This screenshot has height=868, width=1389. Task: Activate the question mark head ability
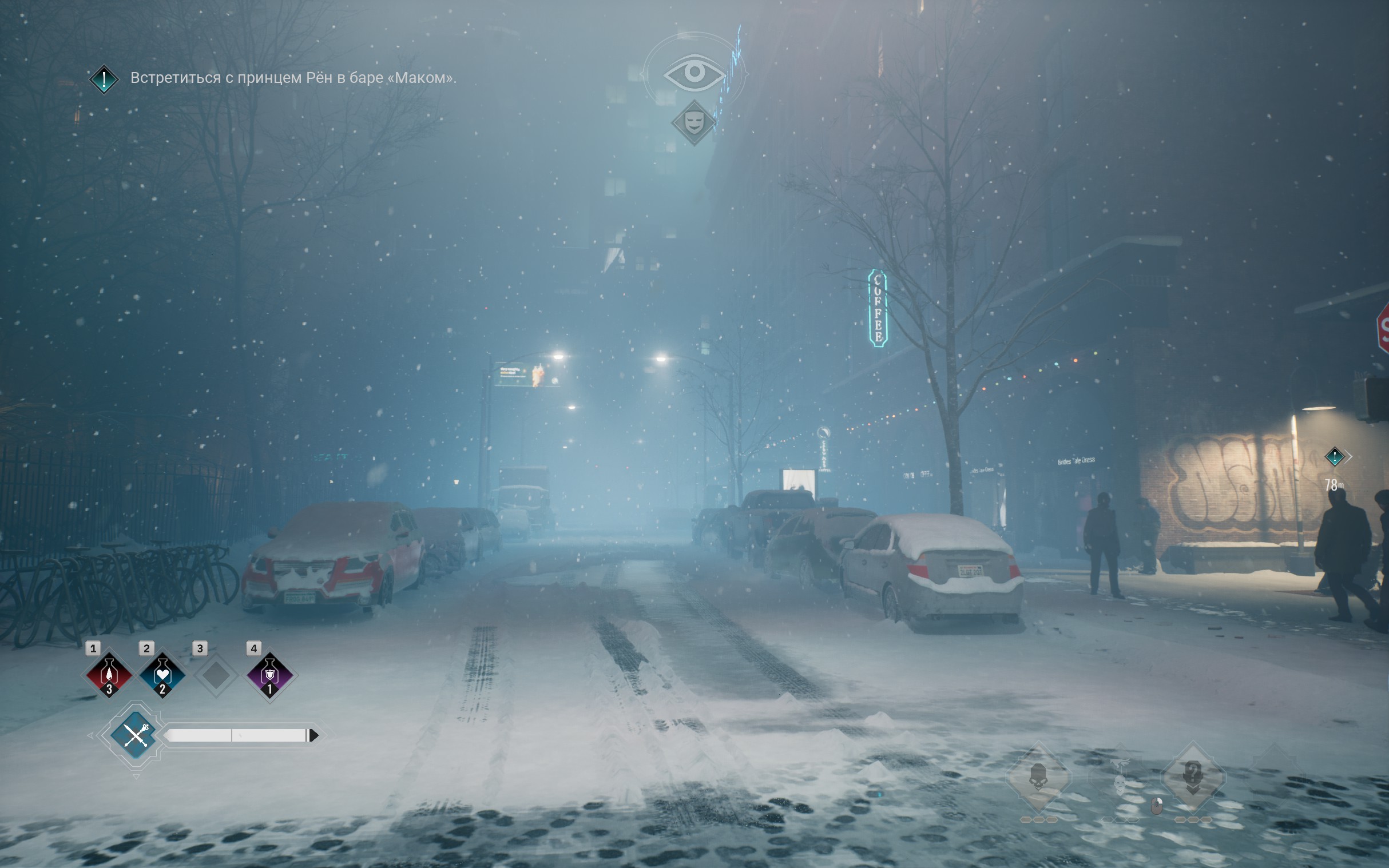1193,778
